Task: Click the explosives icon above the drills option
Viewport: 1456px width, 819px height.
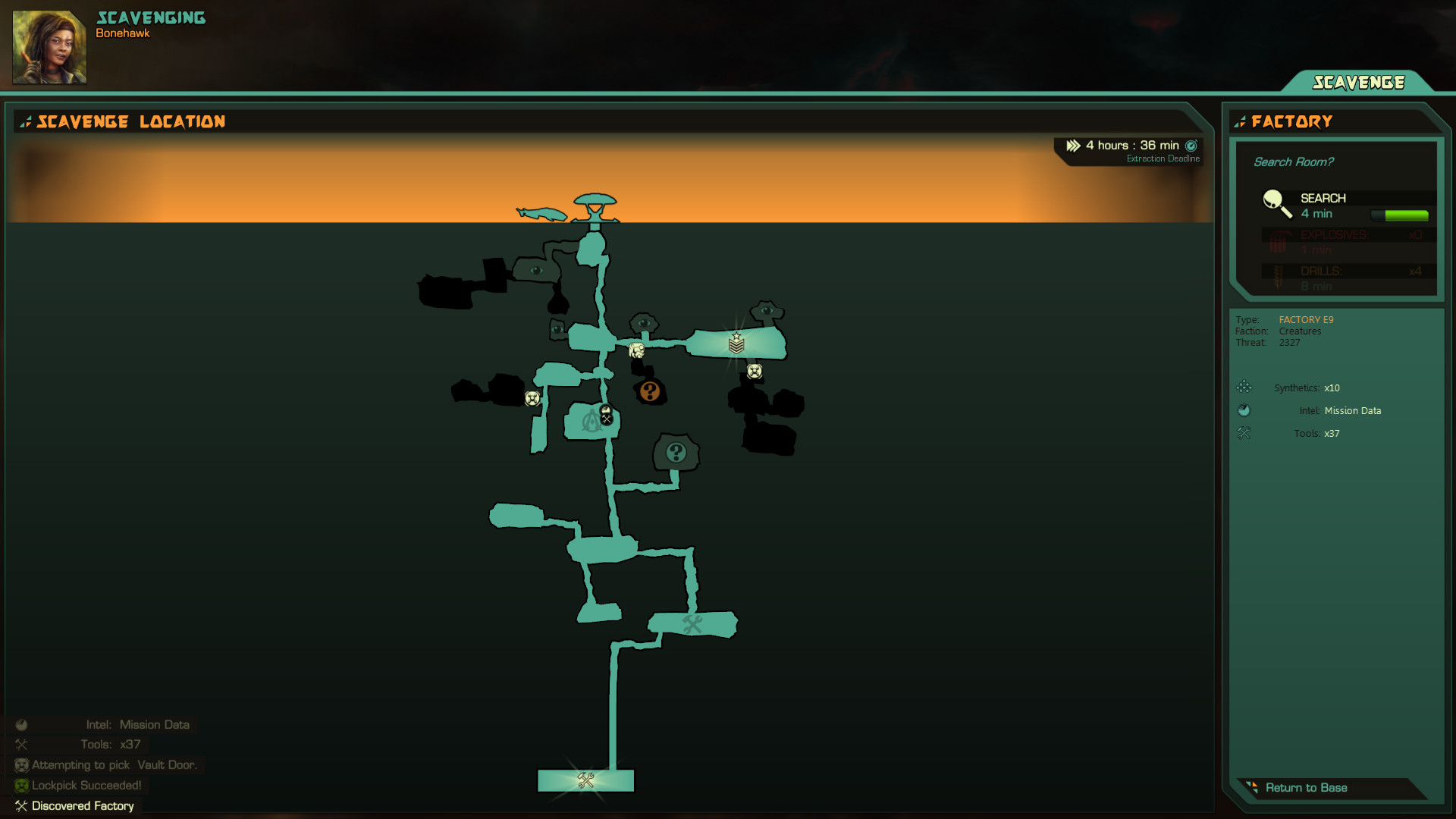Action: click(1279, 240)
